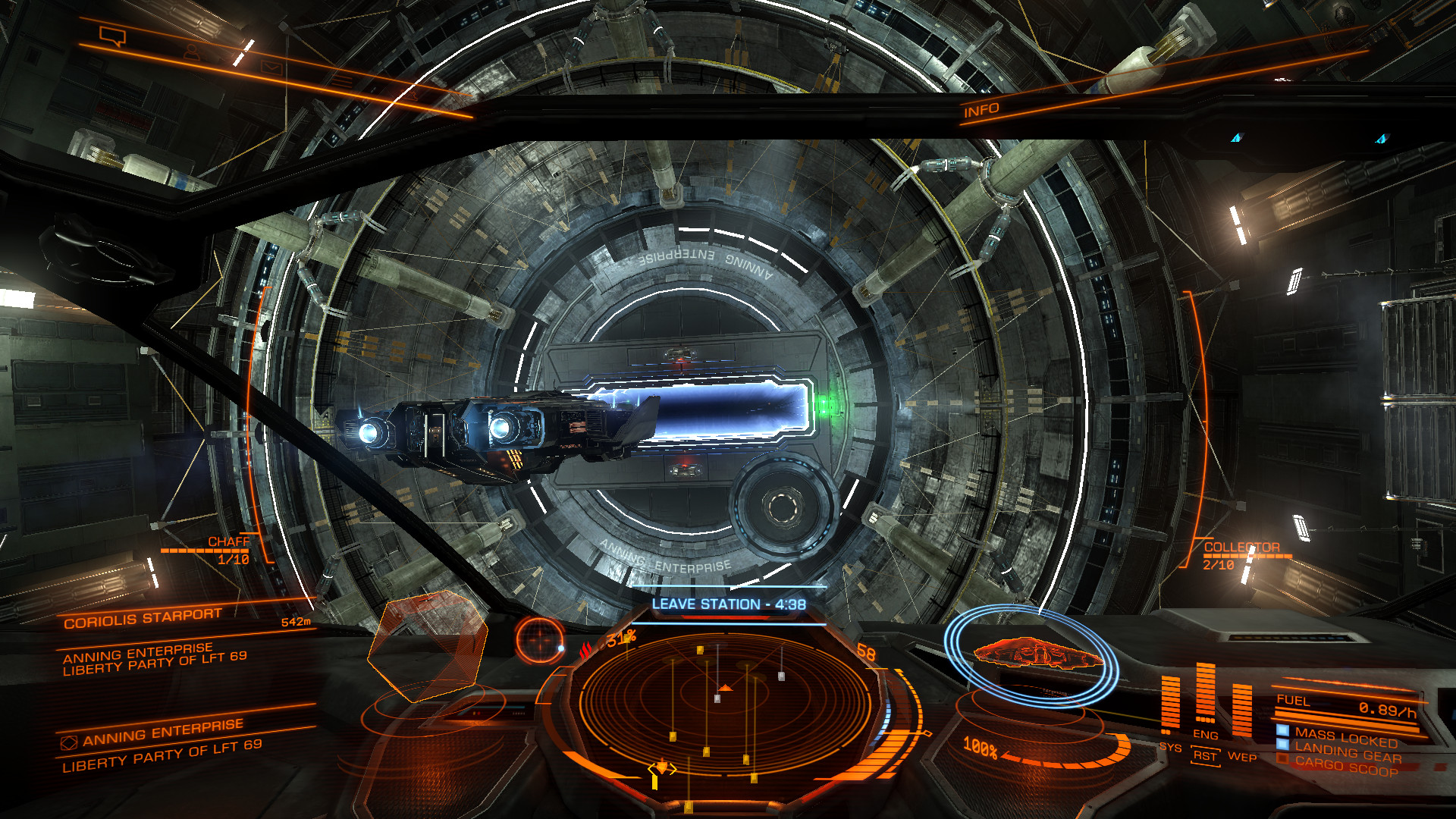Click the round navigation compass

coord(540,639)
